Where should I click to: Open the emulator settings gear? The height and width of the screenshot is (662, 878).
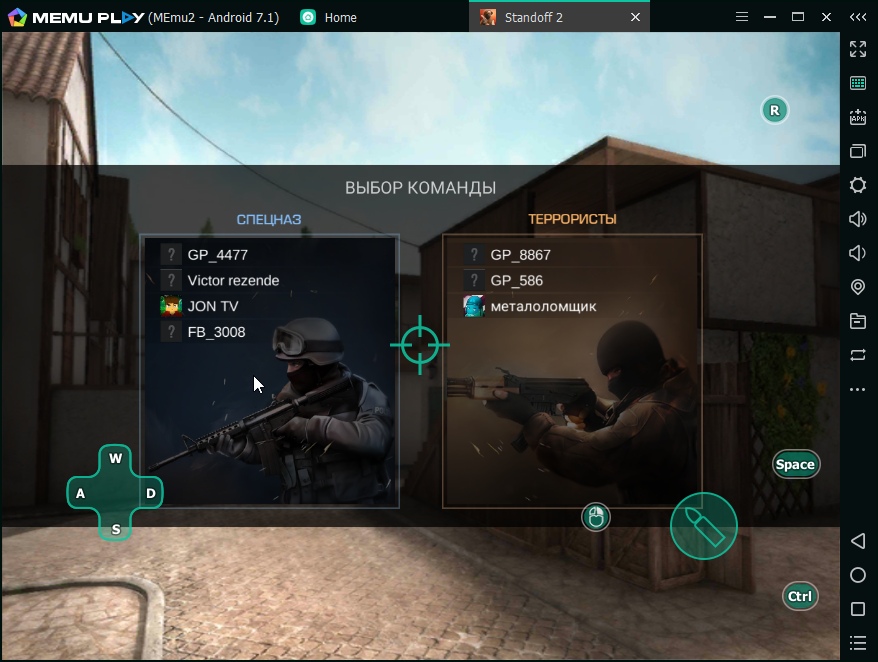[x=857, y=185]
